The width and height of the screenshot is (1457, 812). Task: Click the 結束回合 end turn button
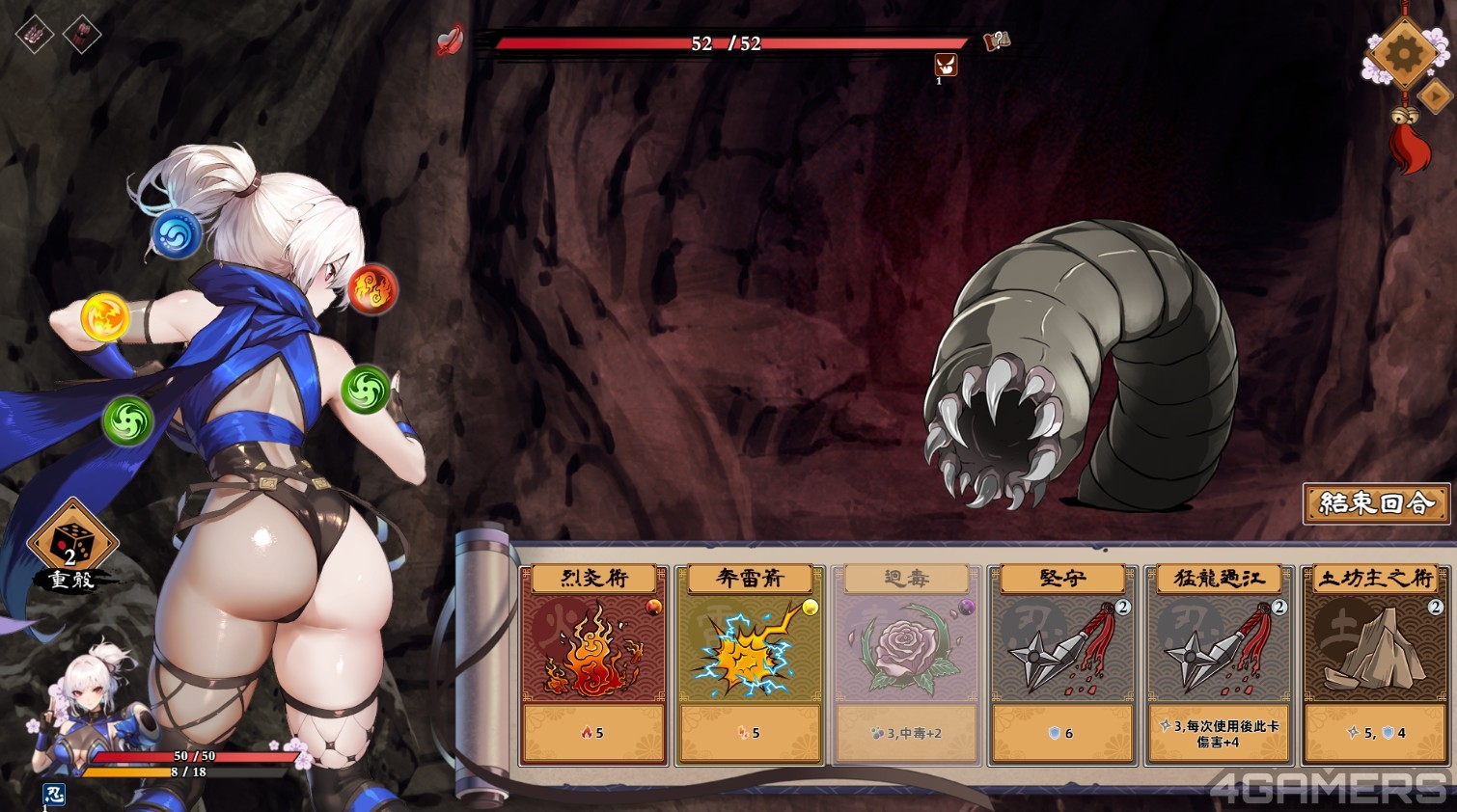click(1376, 503)
